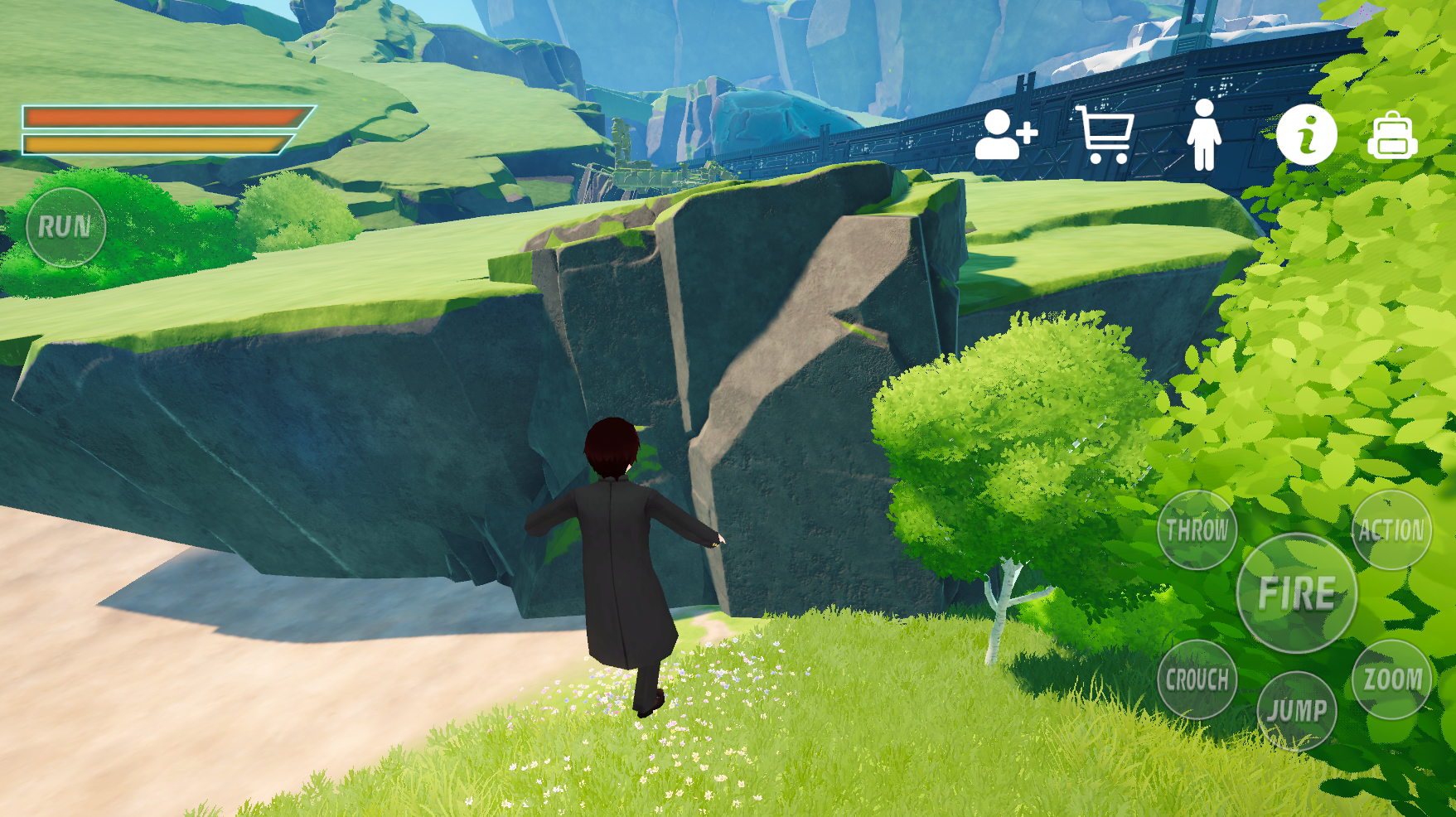Show the character figure screen
Viewport: 1456px width, 817px height.
point(1203,134)
